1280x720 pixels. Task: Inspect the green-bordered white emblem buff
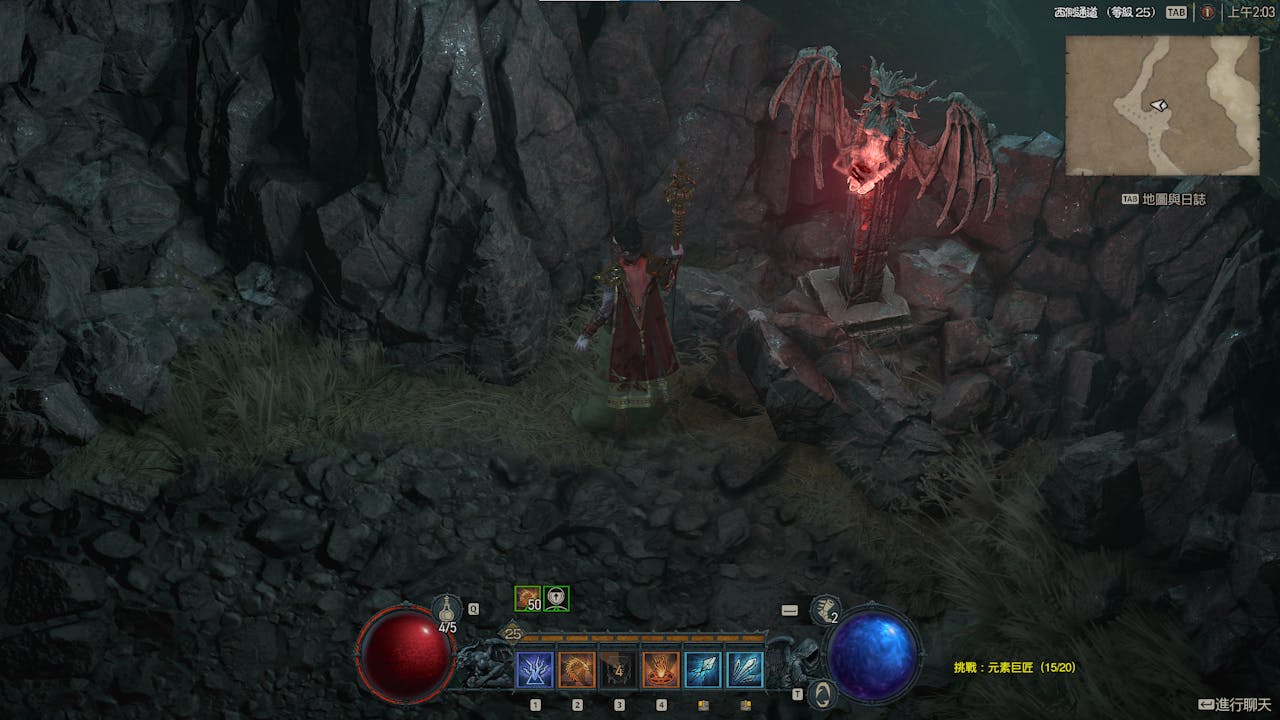coord(556,598)
